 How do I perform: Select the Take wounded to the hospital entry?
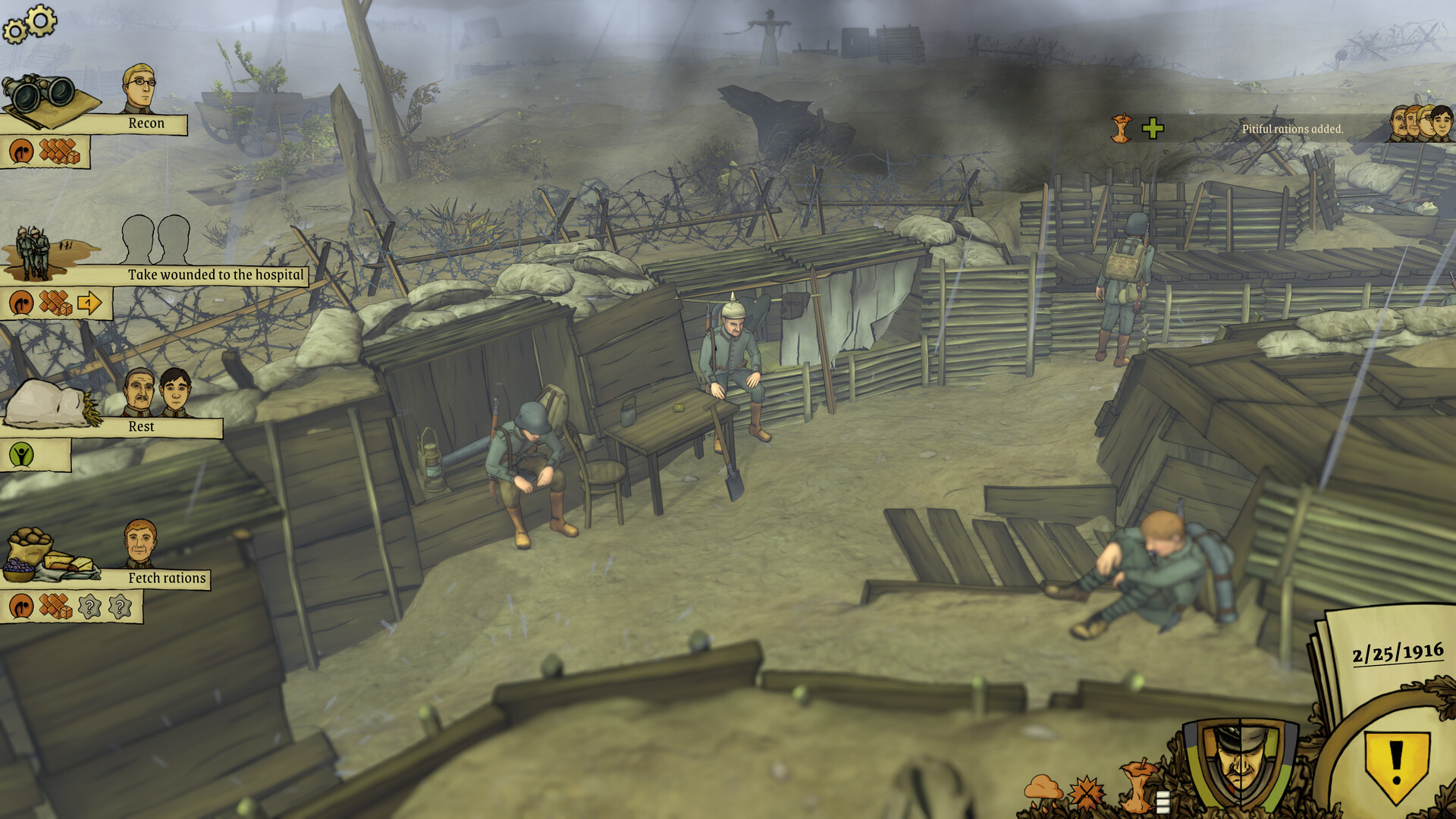pos(218,275)
